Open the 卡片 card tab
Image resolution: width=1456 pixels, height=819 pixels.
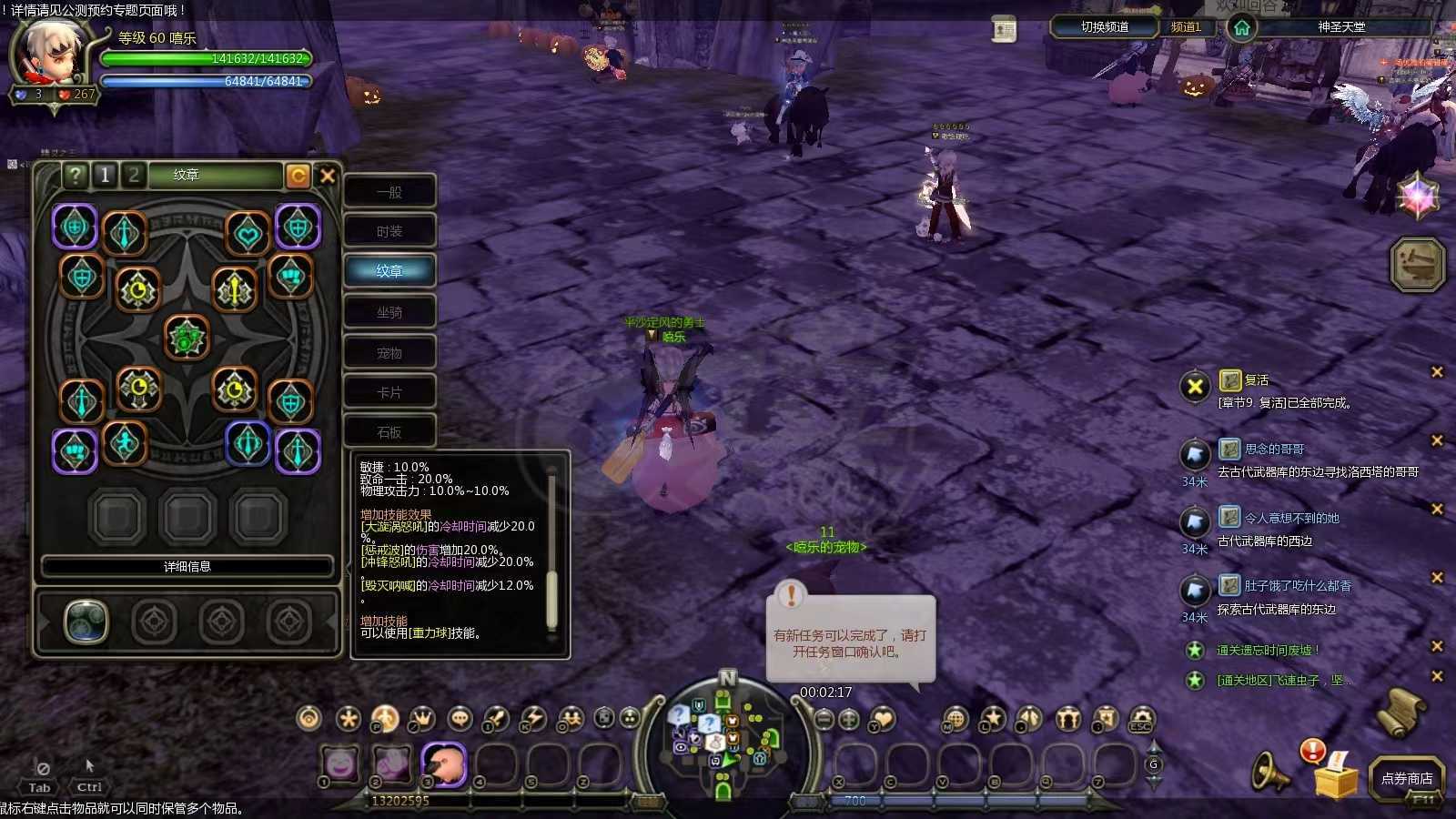(x=389, y=392)
